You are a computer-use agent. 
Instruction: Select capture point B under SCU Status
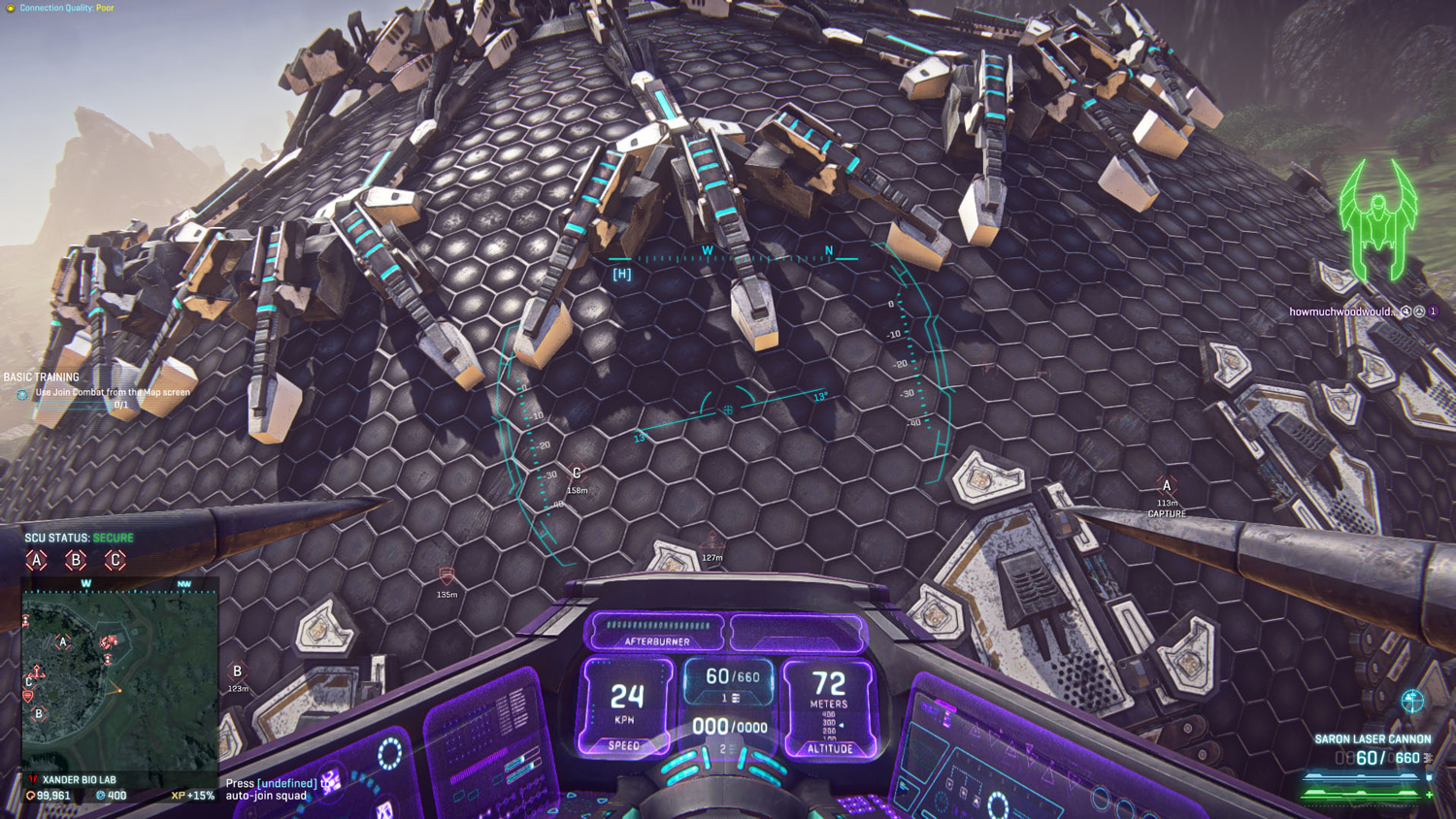(76, 560)
